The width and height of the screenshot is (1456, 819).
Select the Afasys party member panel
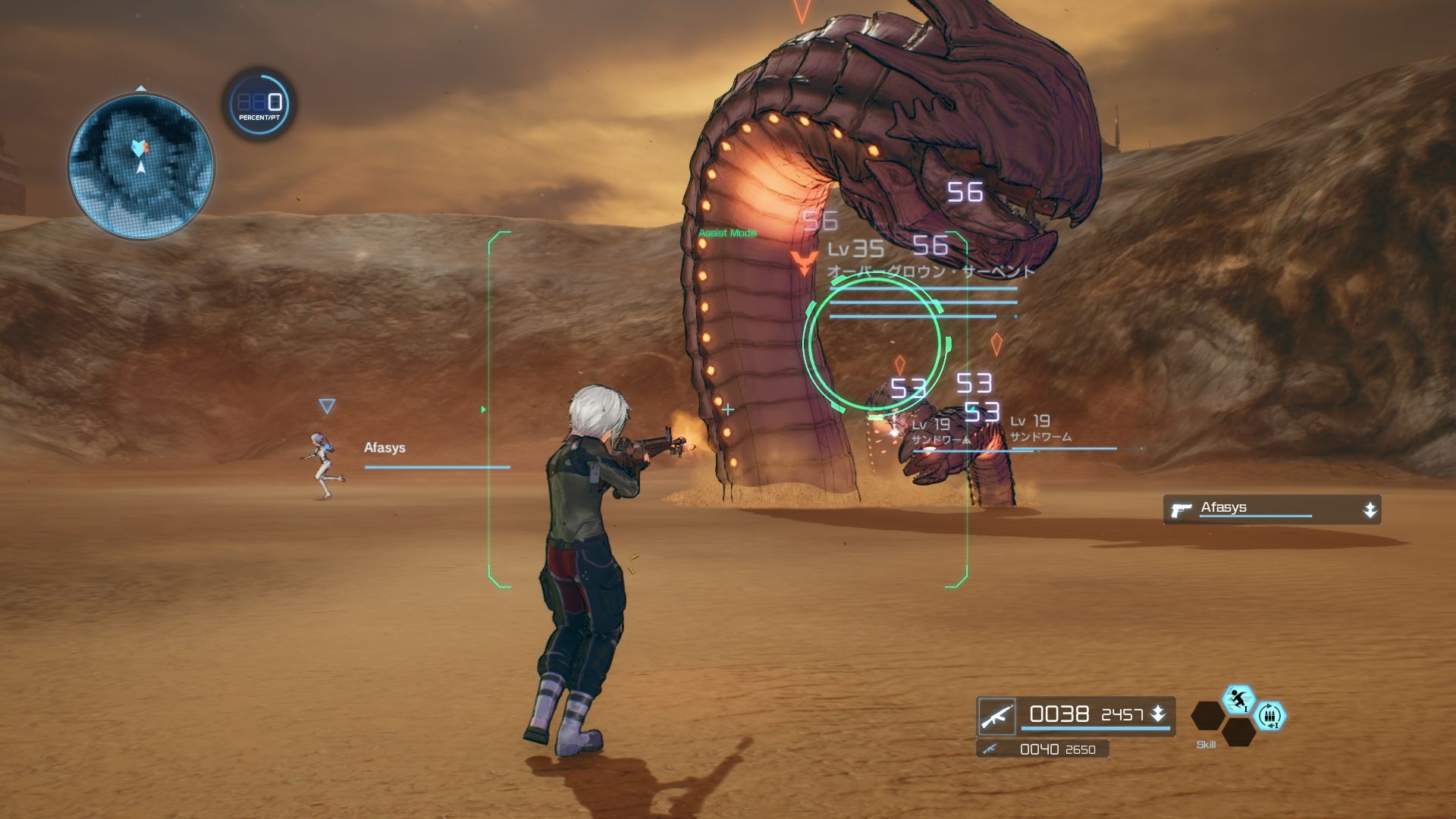pyautogui.click(x=1272, y=510)
